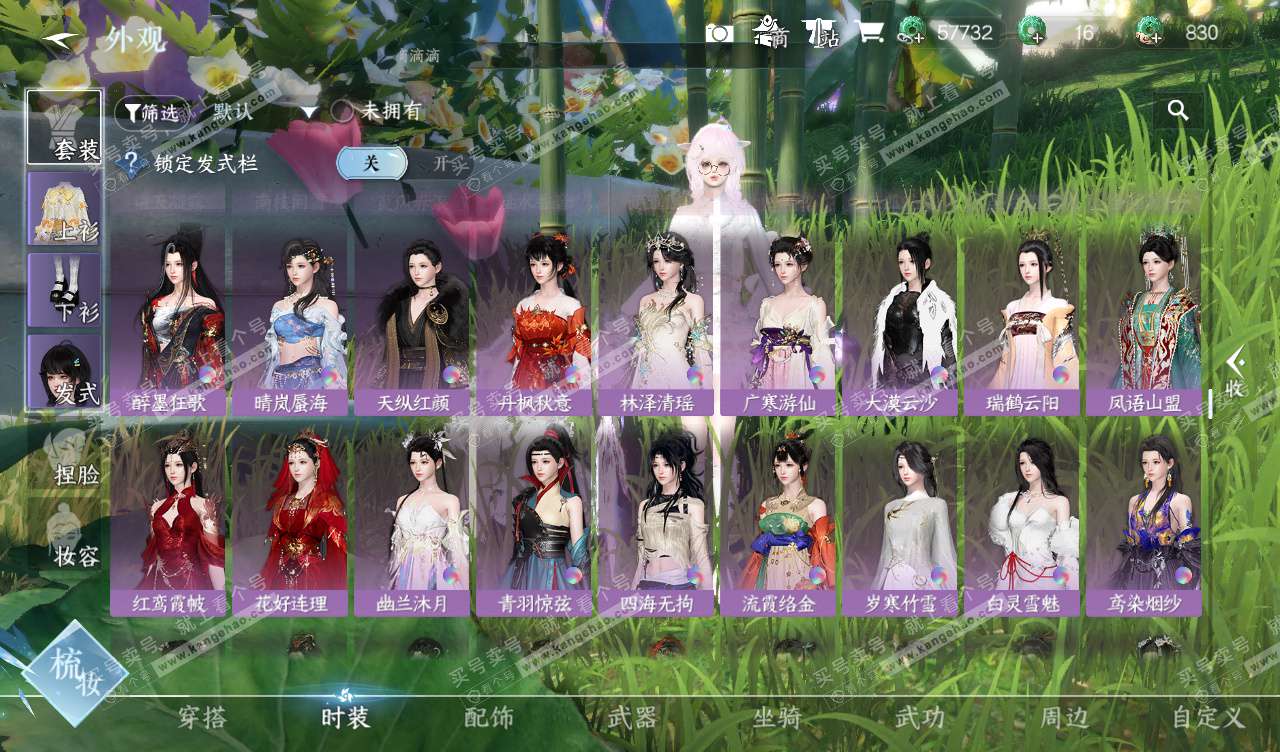Switch the 锁定发式栏 toggle to 关
Screen dimensions: 1280x752
(371, 163)
